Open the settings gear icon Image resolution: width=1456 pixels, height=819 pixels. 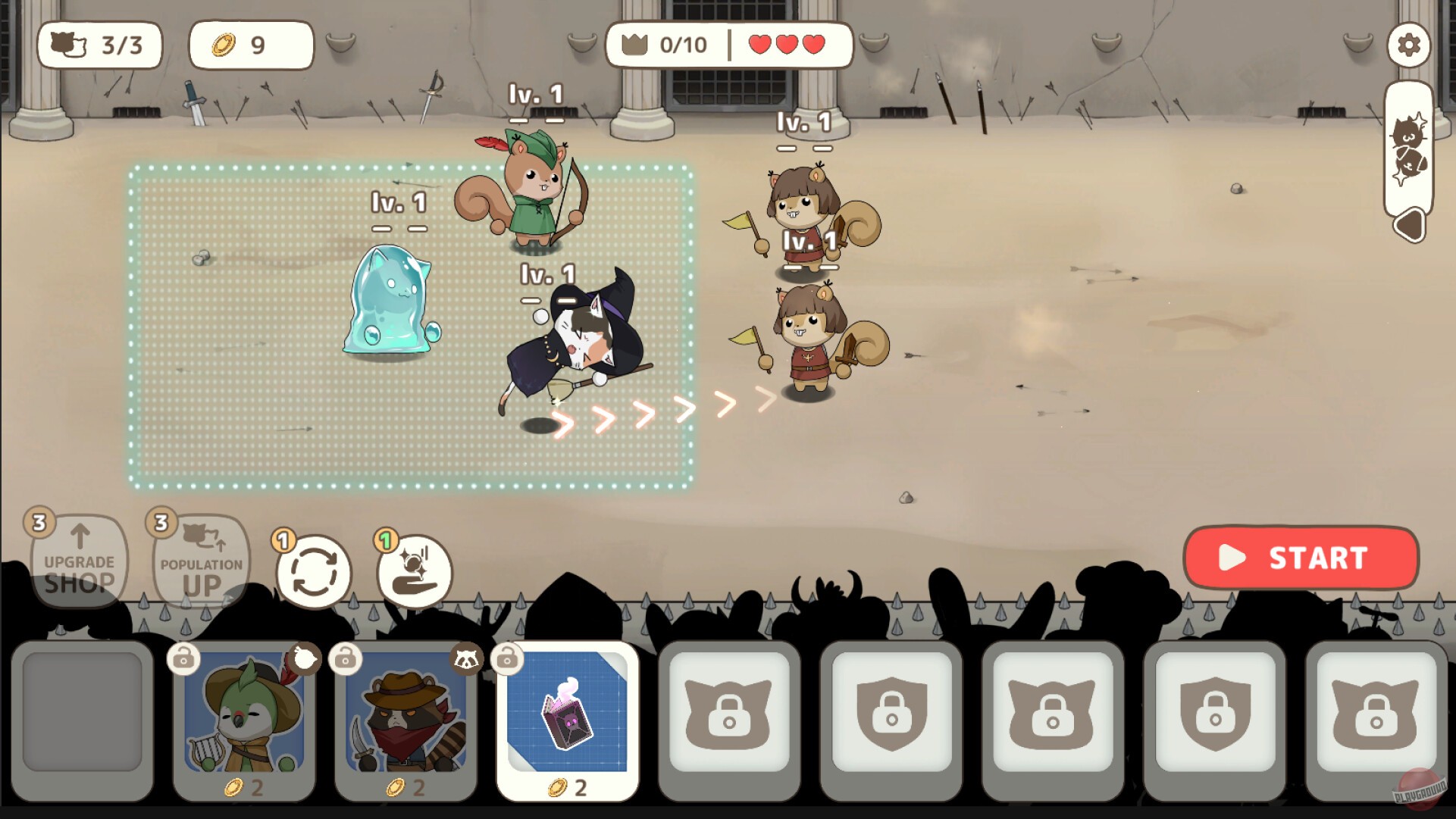click(1411, 45)
